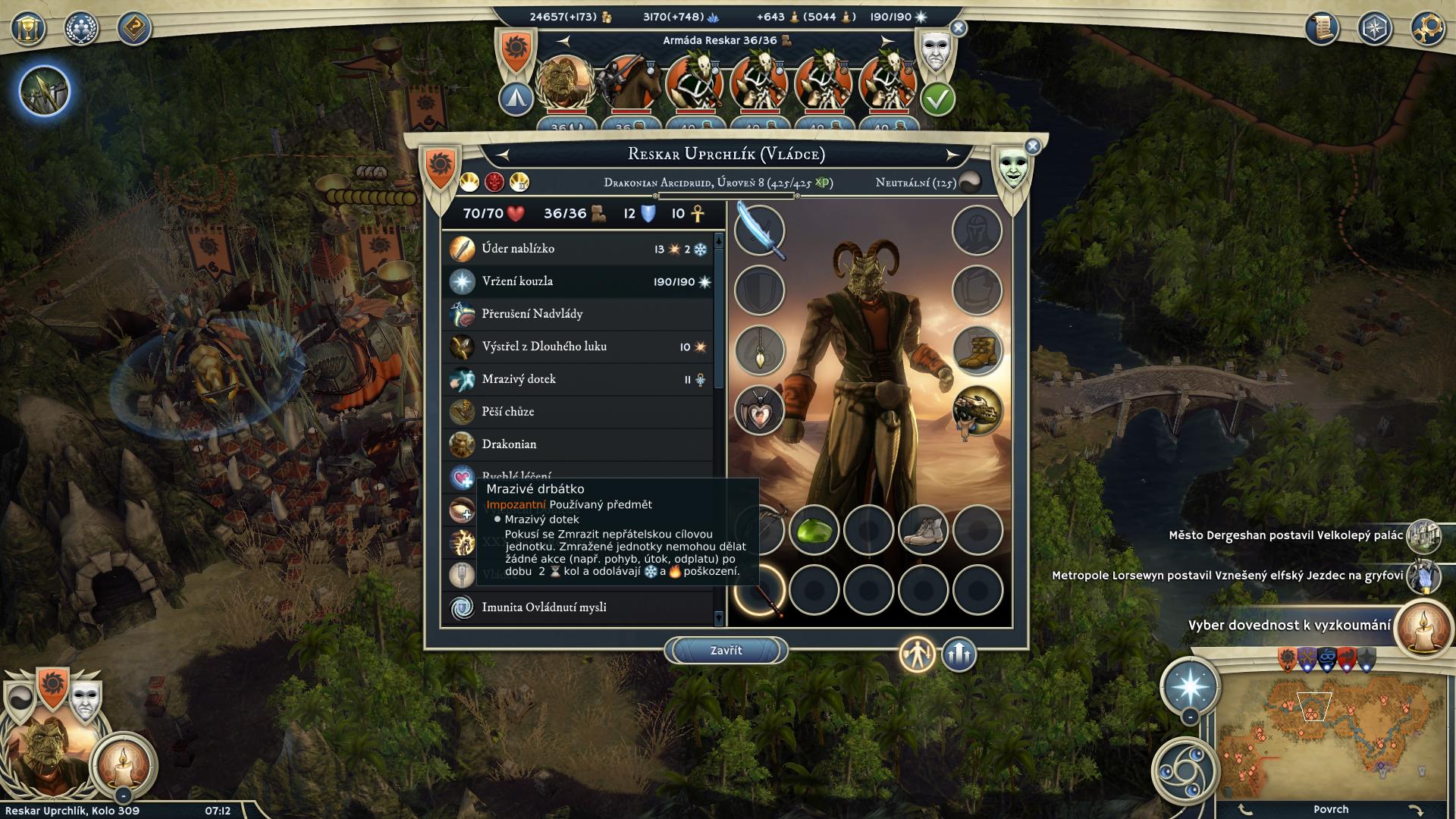Select the Vržení kouzla ability row
1456x819 pixels.
click(x=578, y=281)
